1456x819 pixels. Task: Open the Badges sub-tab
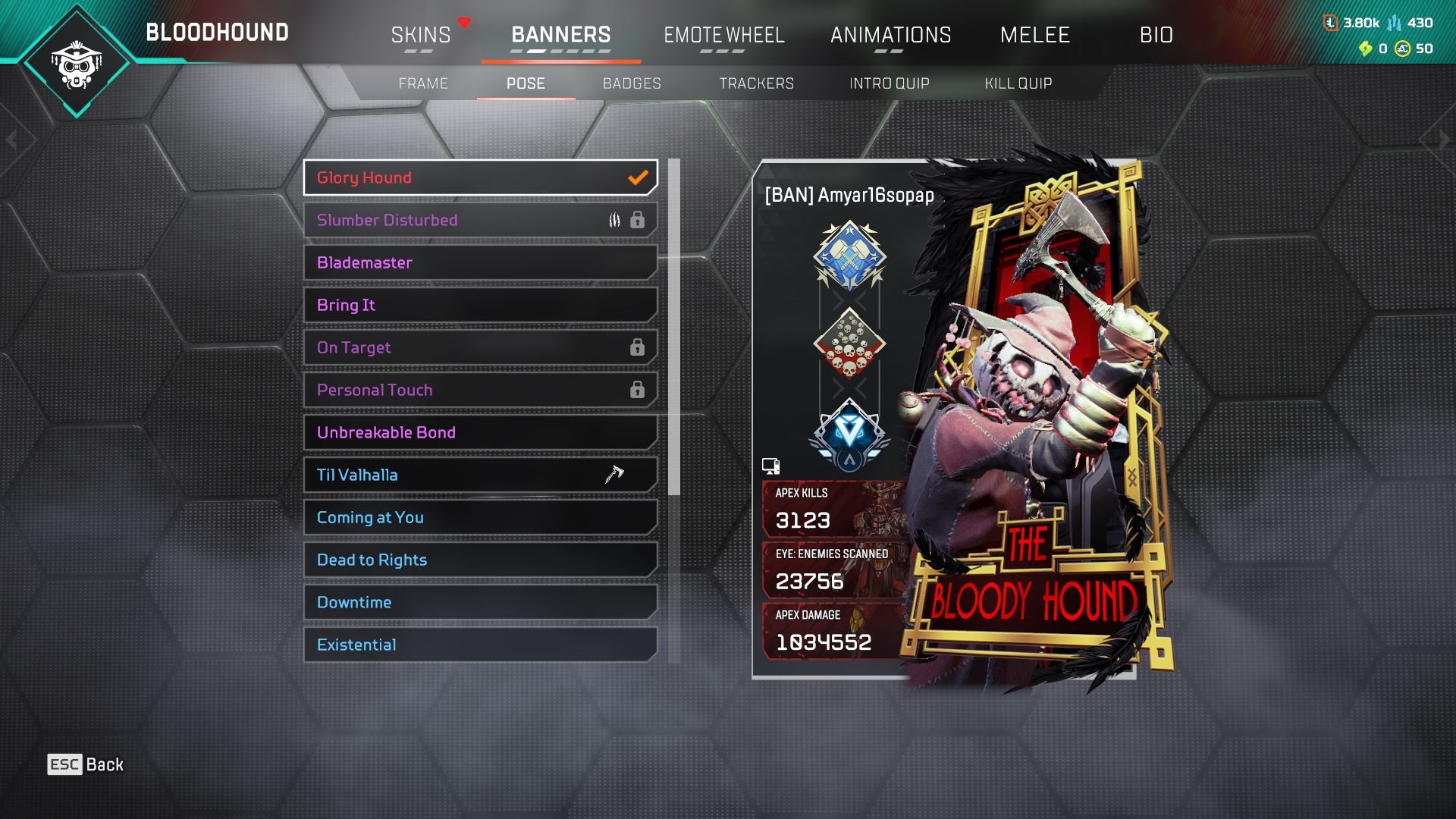[x=632, y=83]
